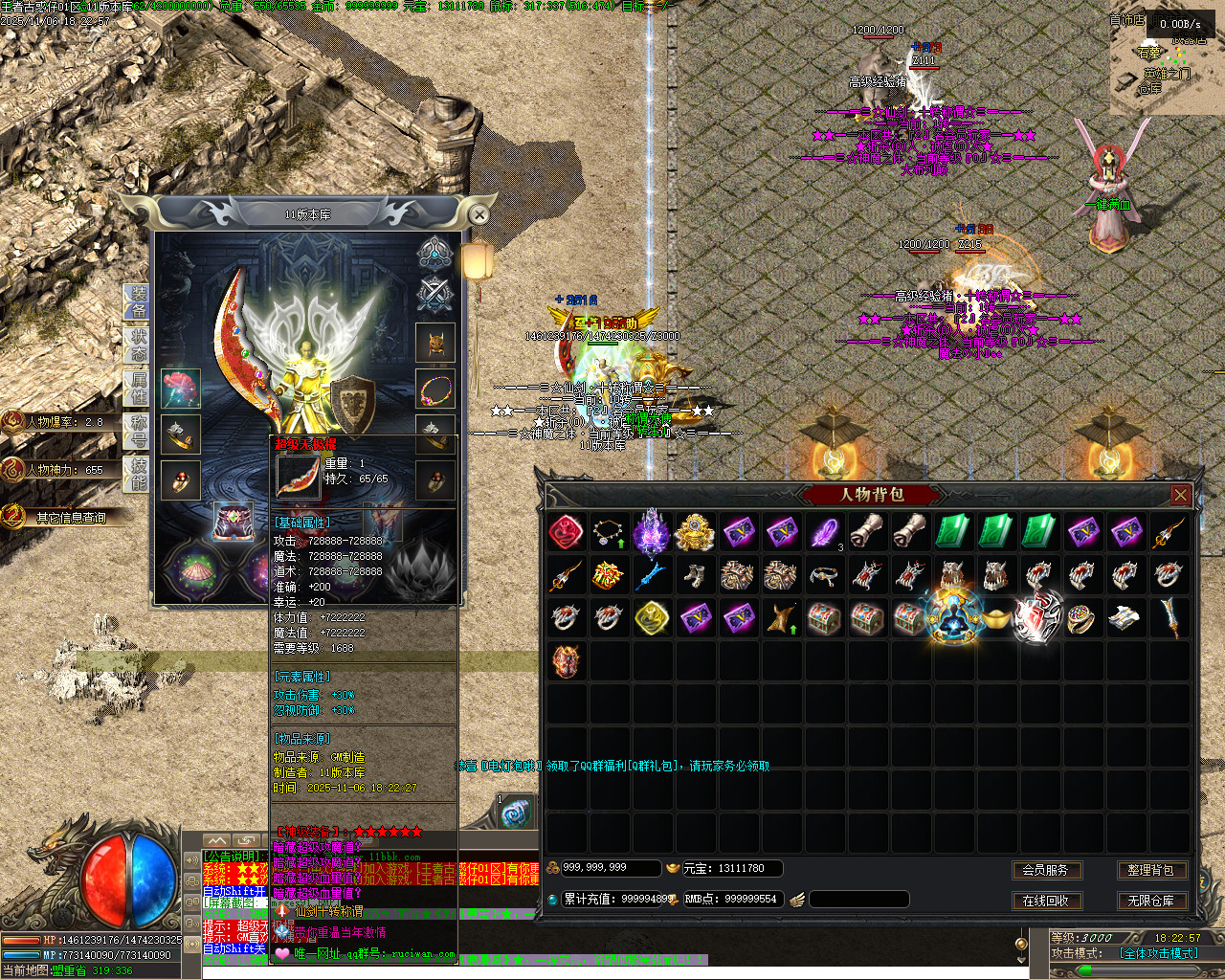Open the 无限仓库 unlimited warehouse
The image size is (1225, 980).
click(x=1150, y=901)
